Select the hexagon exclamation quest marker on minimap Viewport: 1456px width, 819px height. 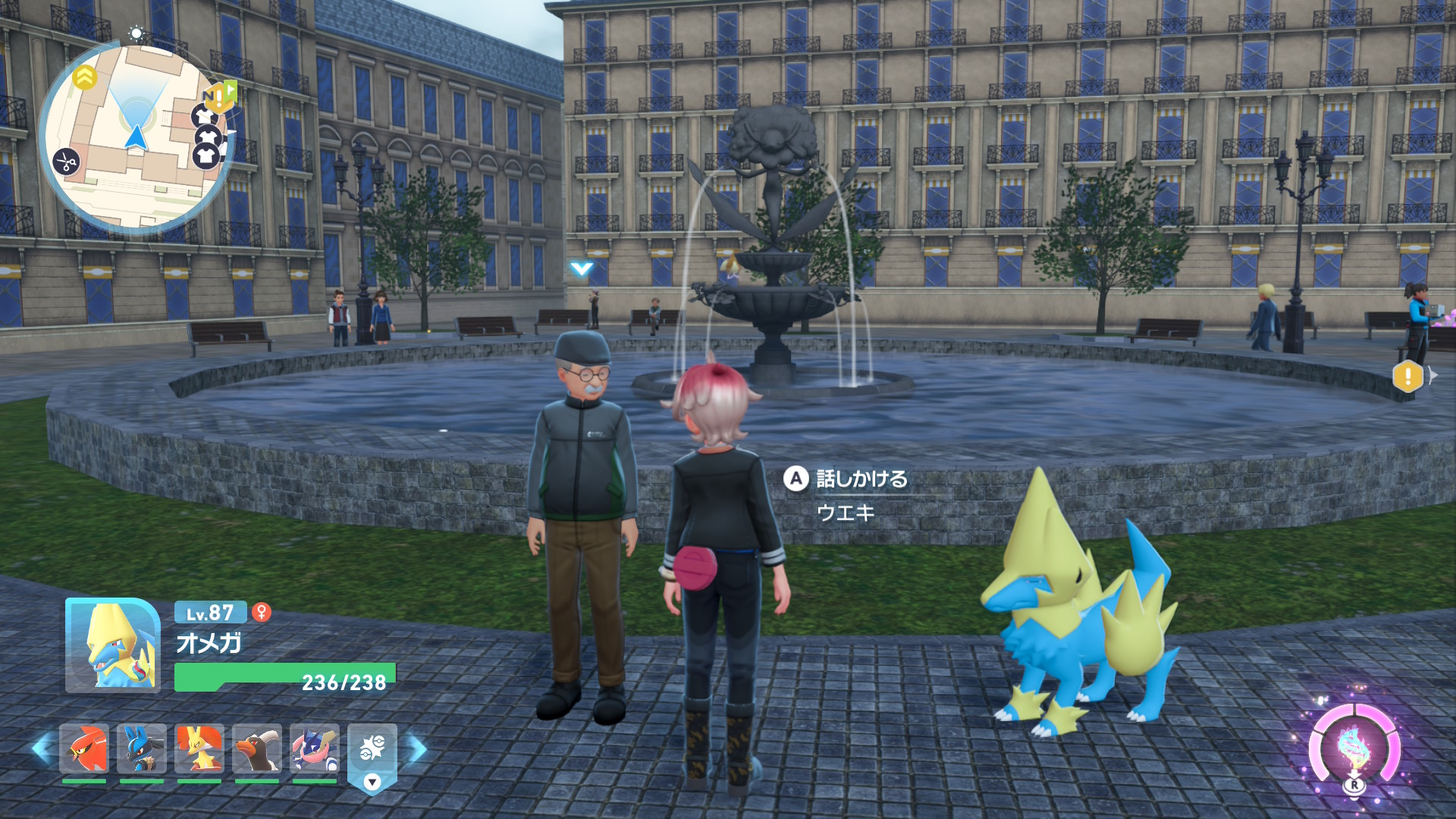pyautogui.click(x=219, y=97)
